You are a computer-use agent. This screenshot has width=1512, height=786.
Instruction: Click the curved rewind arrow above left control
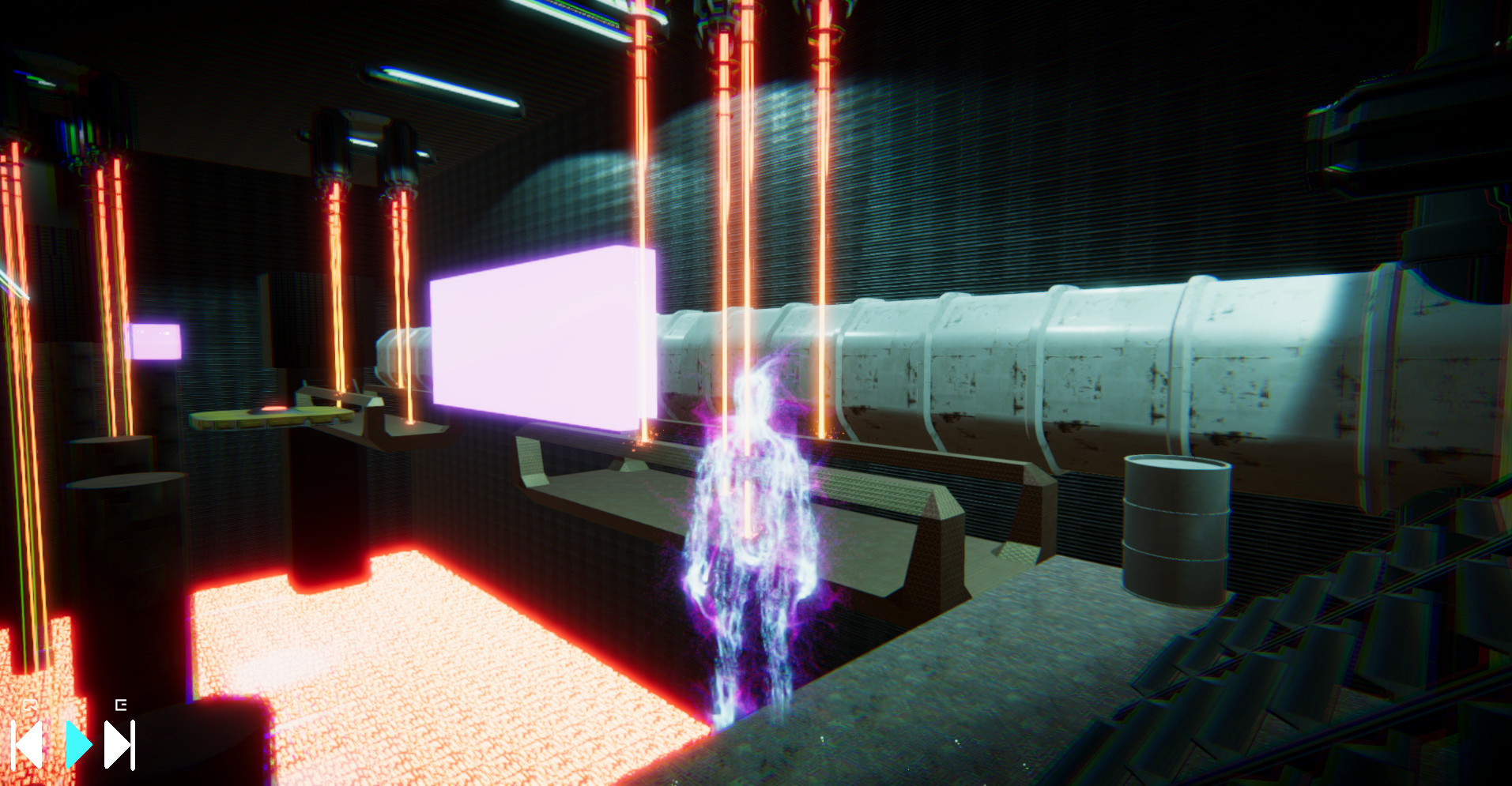[x=29, y=703]
